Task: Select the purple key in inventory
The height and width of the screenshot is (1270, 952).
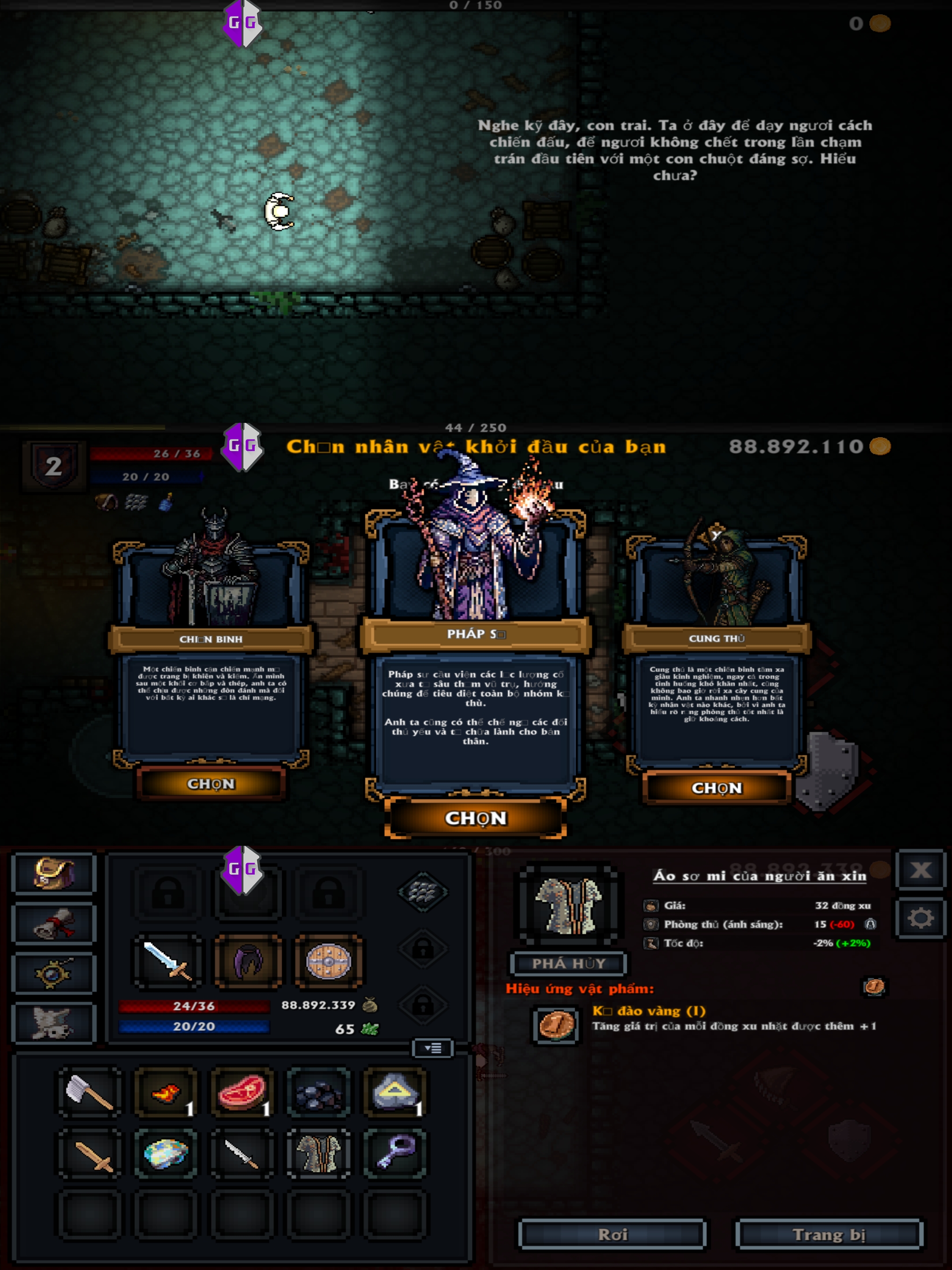Action: 395,1154
